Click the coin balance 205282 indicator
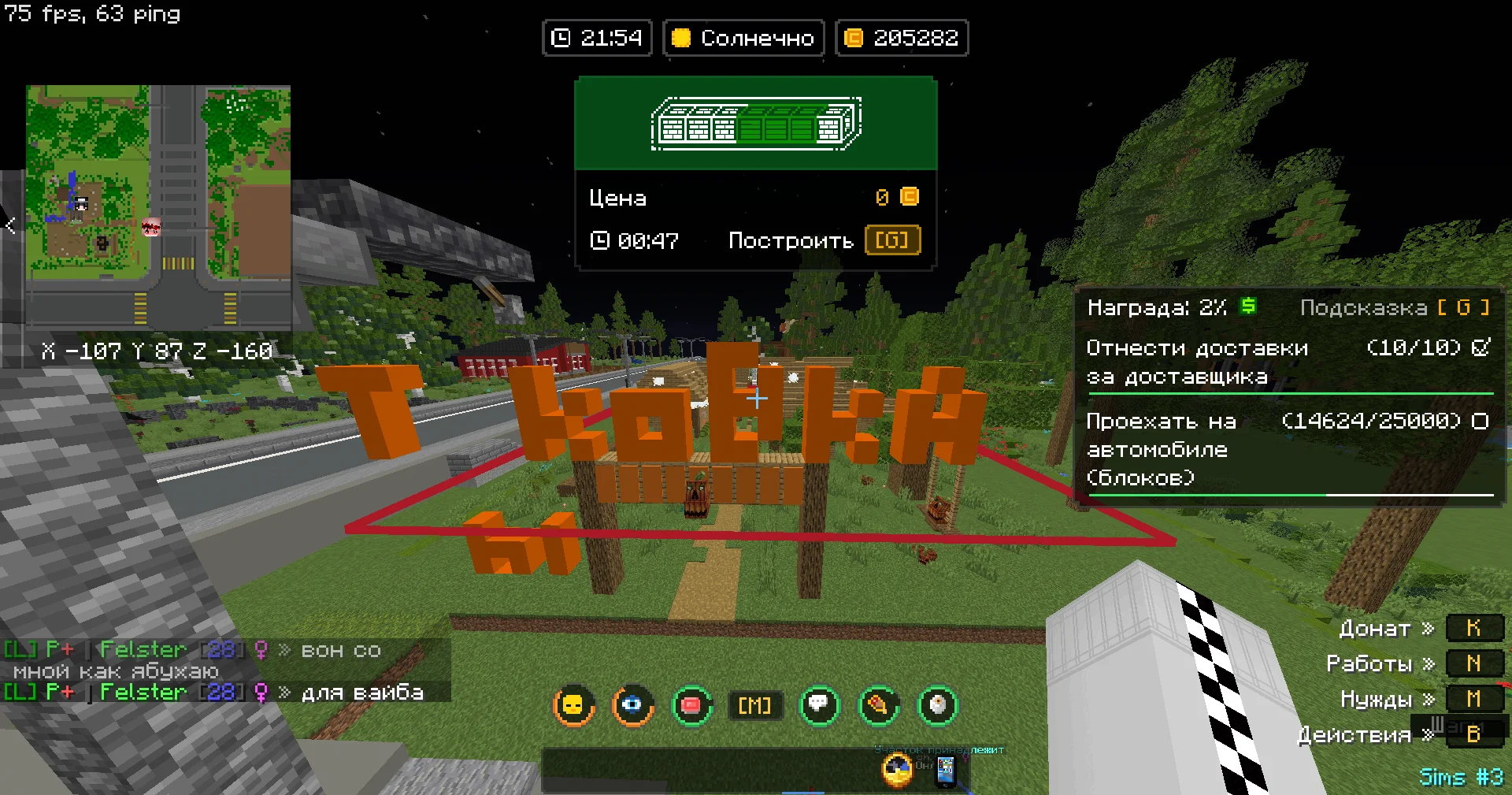Screen dimensions: 1512x795 click(902, 38)
